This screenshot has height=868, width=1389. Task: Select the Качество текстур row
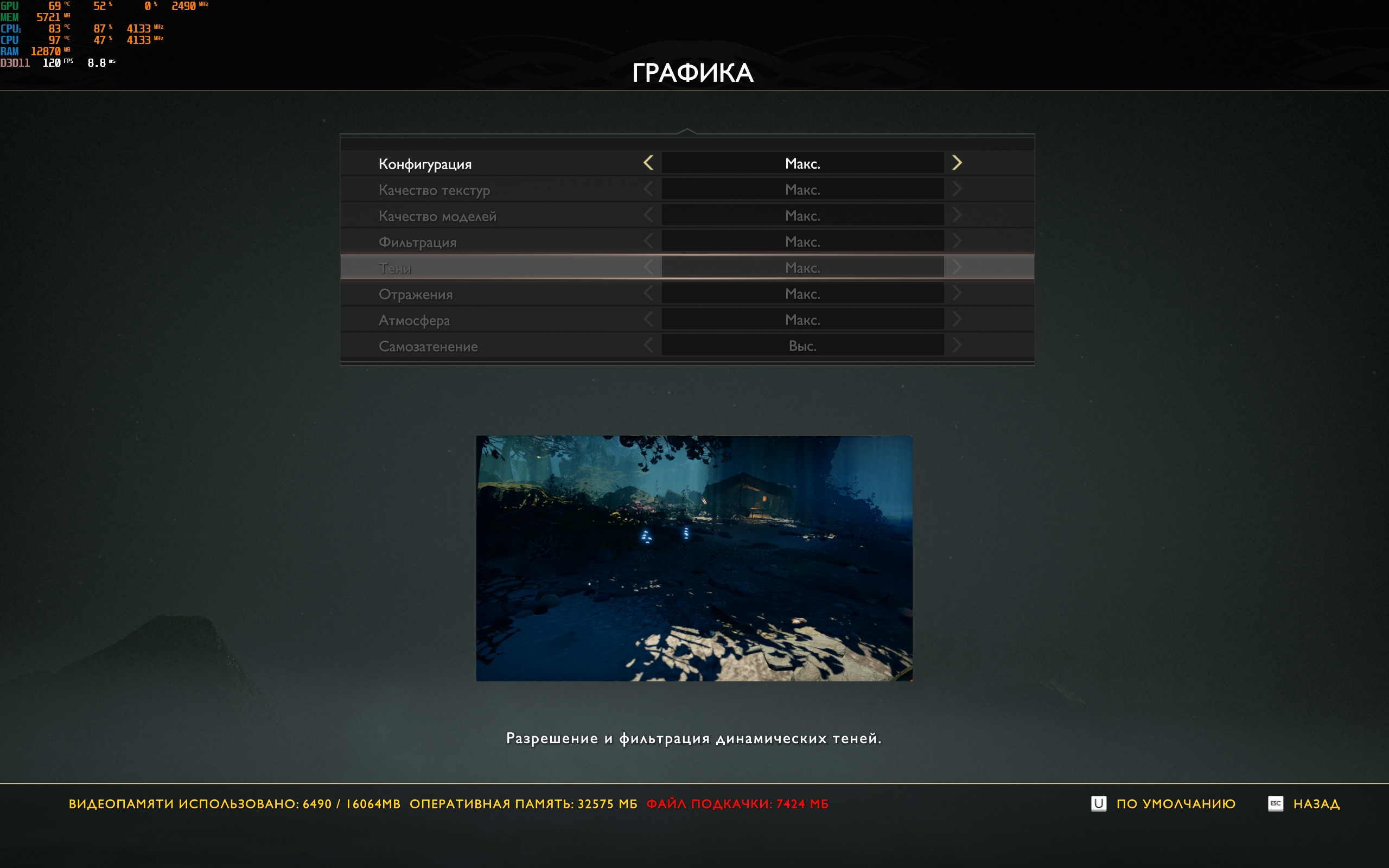[434, 190]
